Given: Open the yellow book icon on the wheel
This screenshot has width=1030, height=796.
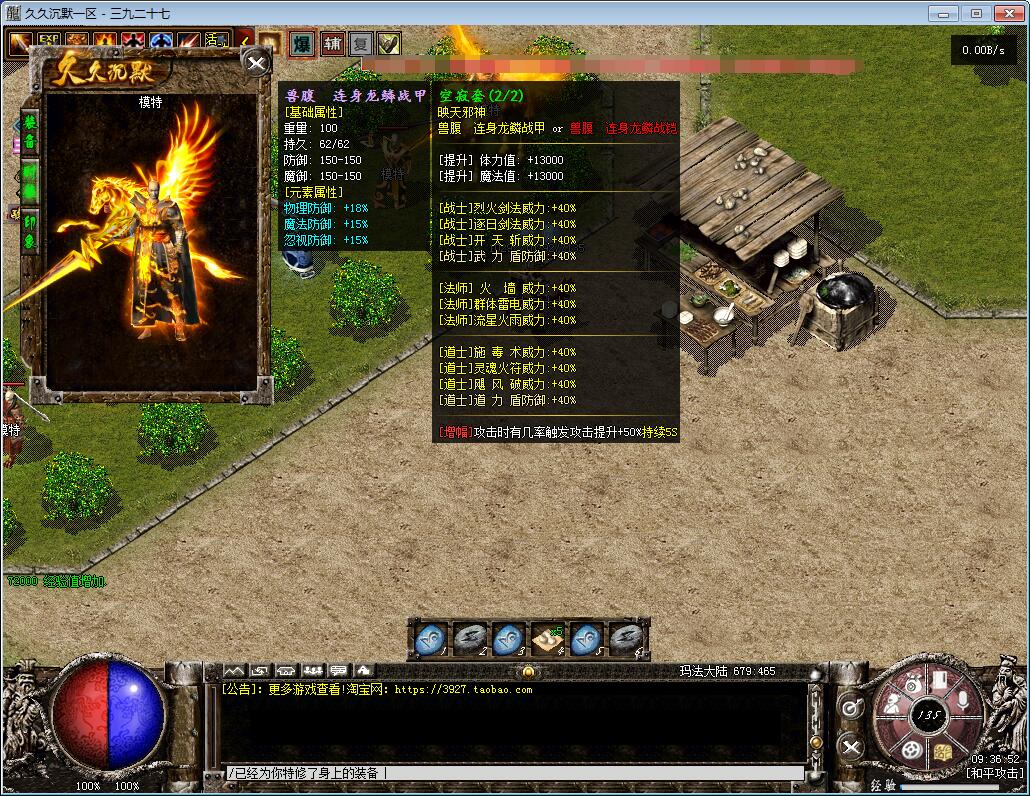Looking at the screenshot, I should coord(942,750).
